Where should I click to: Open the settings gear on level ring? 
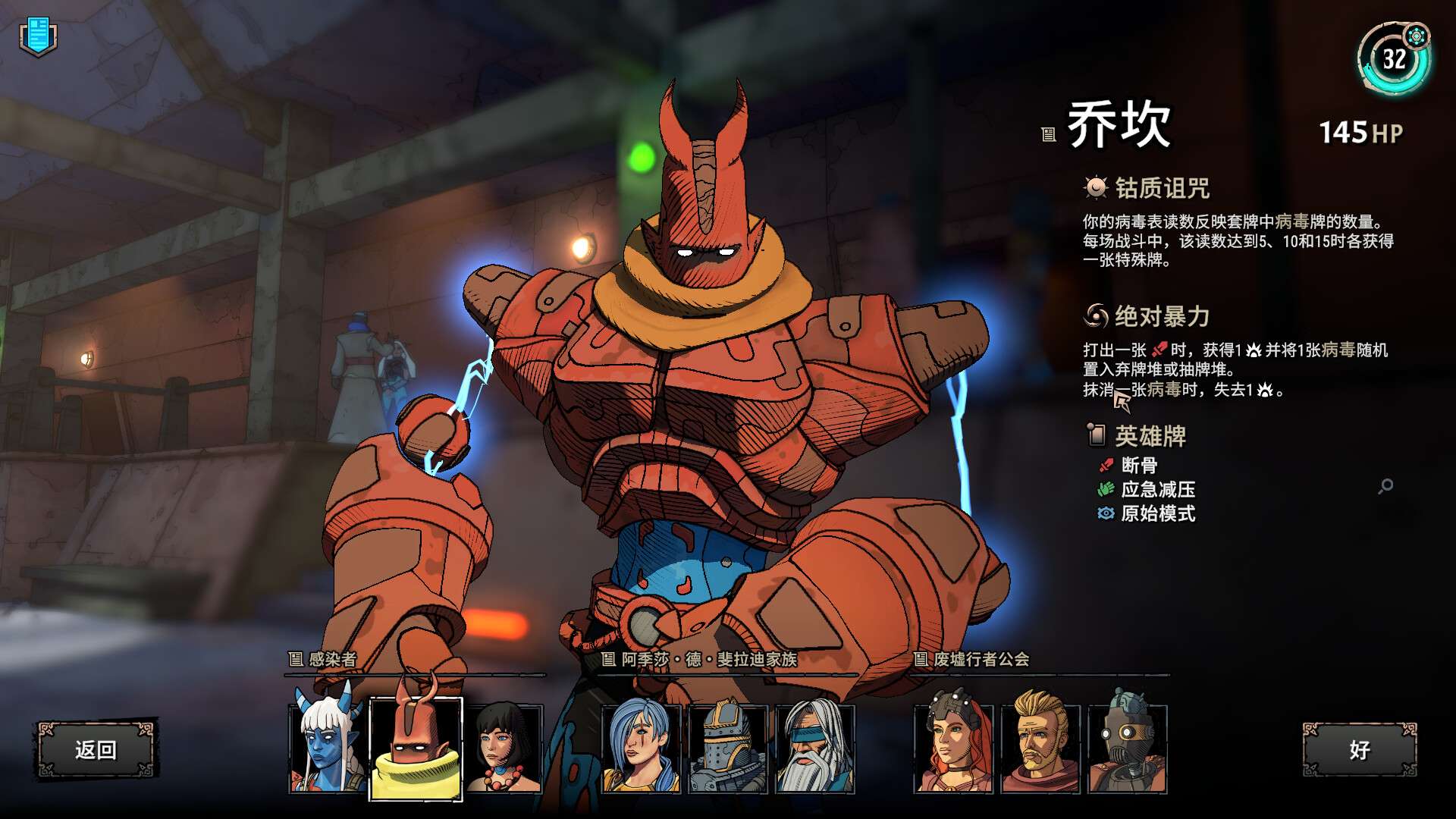click(1416, 36)
